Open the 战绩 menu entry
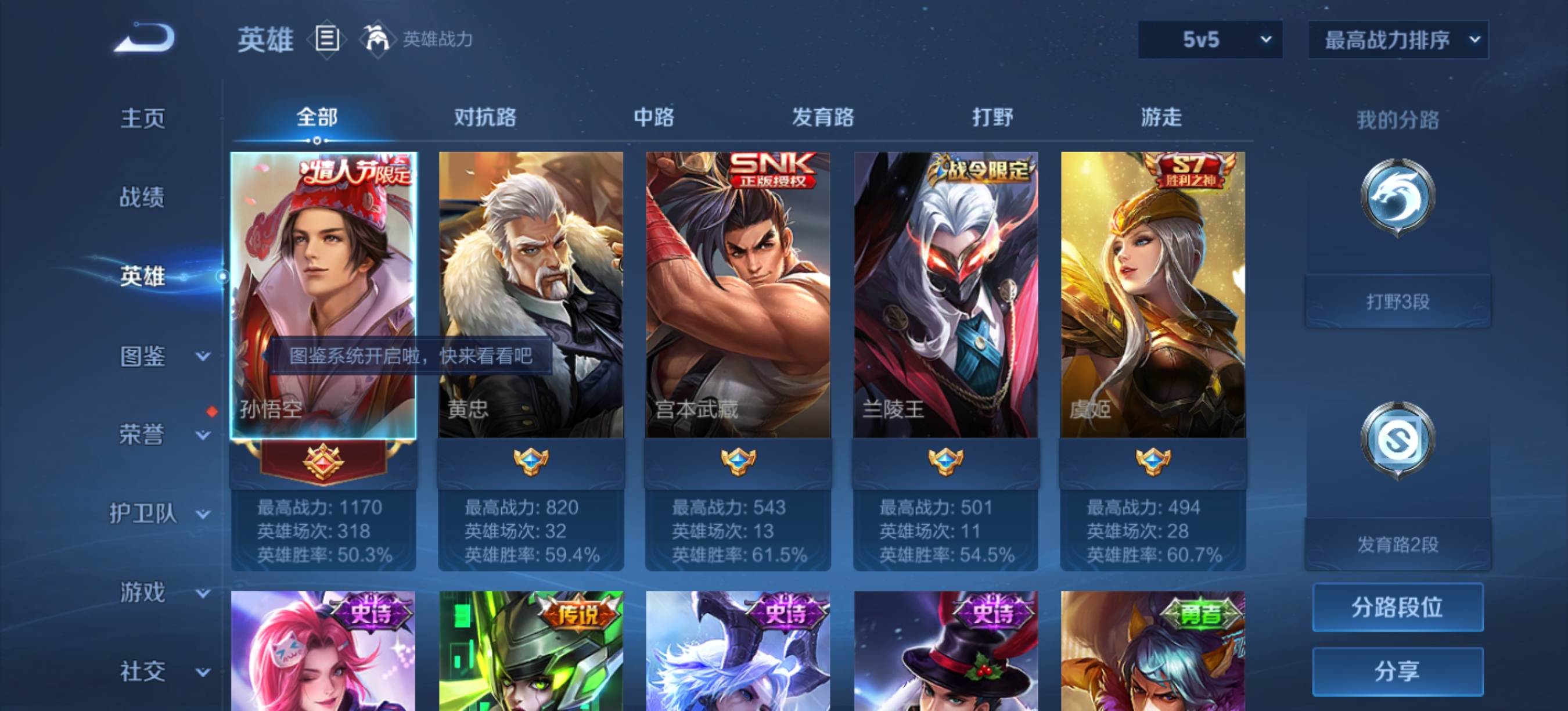 (142, 198)
